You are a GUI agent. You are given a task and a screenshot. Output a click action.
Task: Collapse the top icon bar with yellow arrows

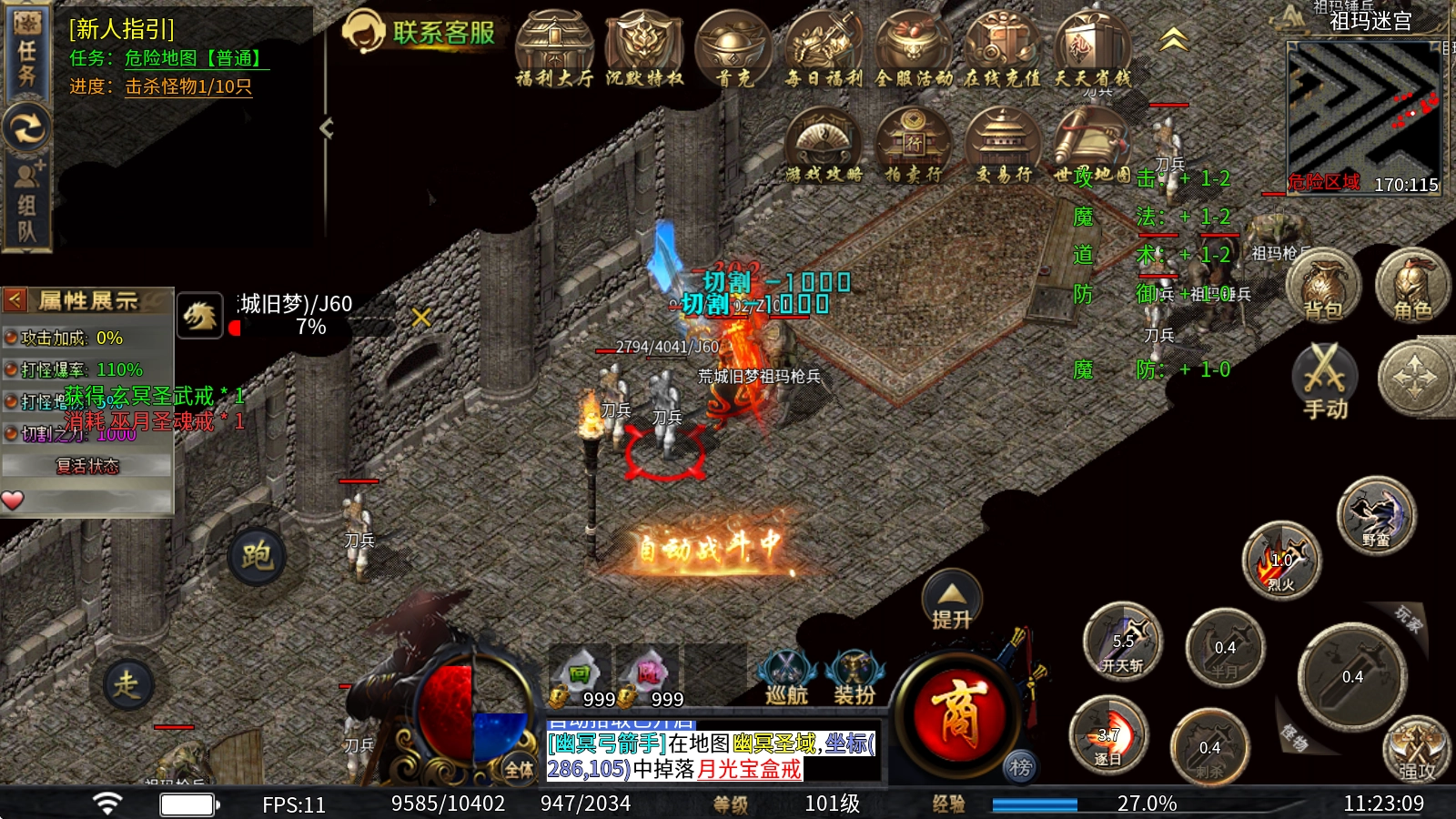[1174, 40]
